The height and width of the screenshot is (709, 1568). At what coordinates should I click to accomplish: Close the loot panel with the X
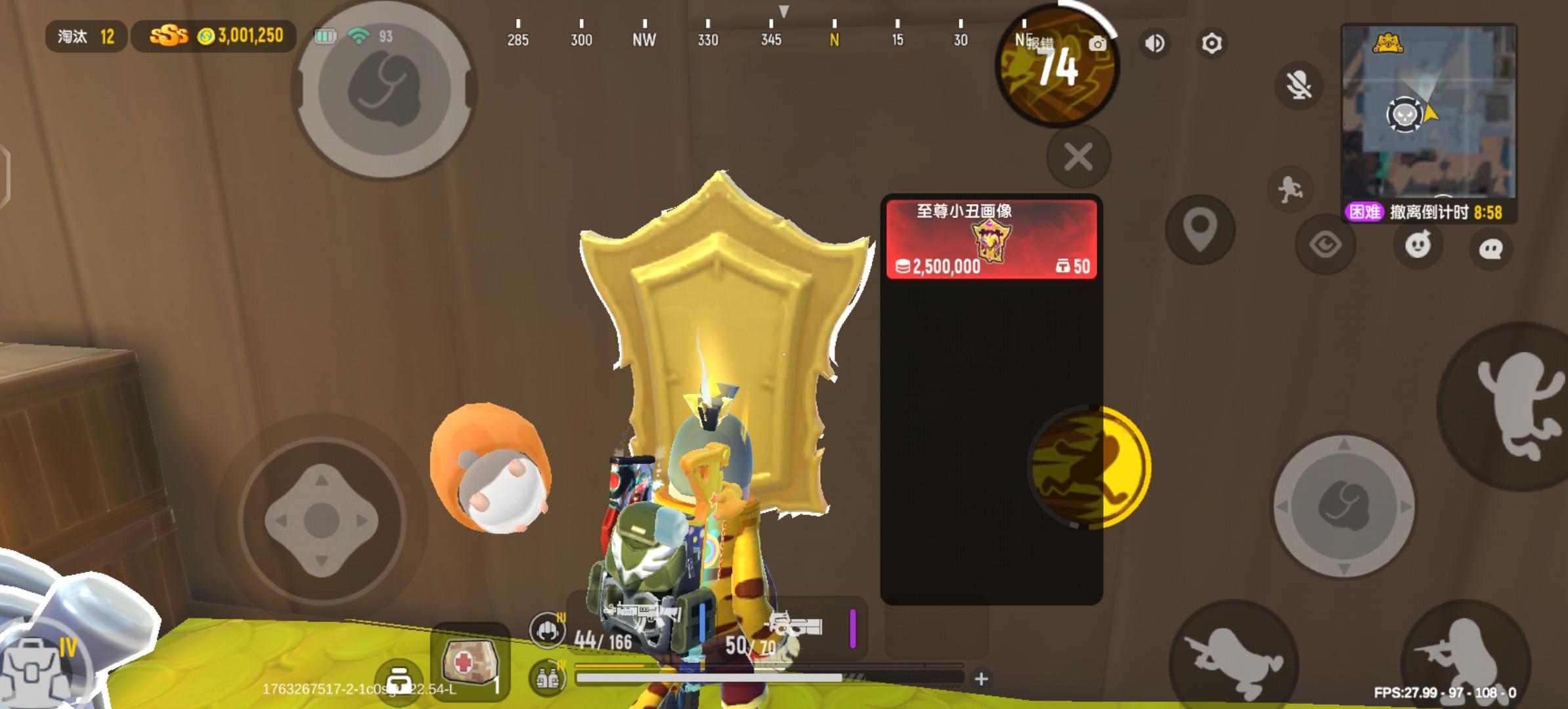point(1077,156)
